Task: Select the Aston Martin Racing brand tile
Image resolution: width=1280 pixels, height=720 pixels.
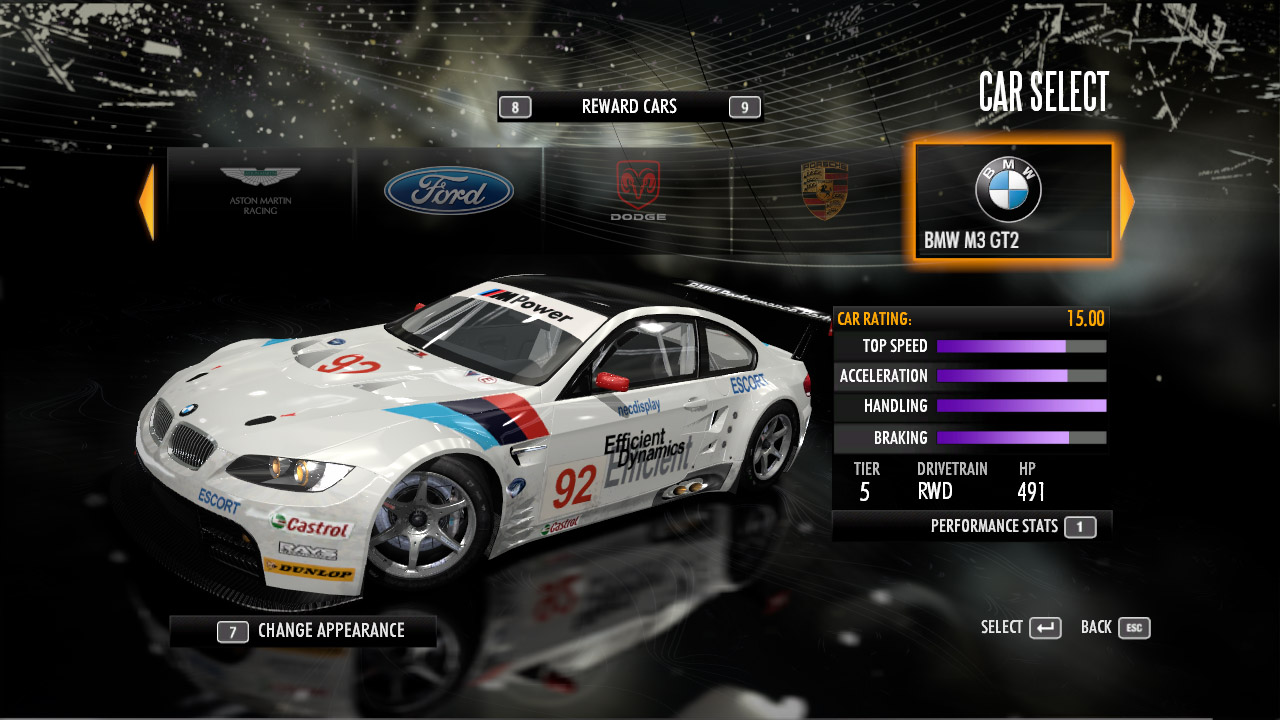Action: pos(260,192)
